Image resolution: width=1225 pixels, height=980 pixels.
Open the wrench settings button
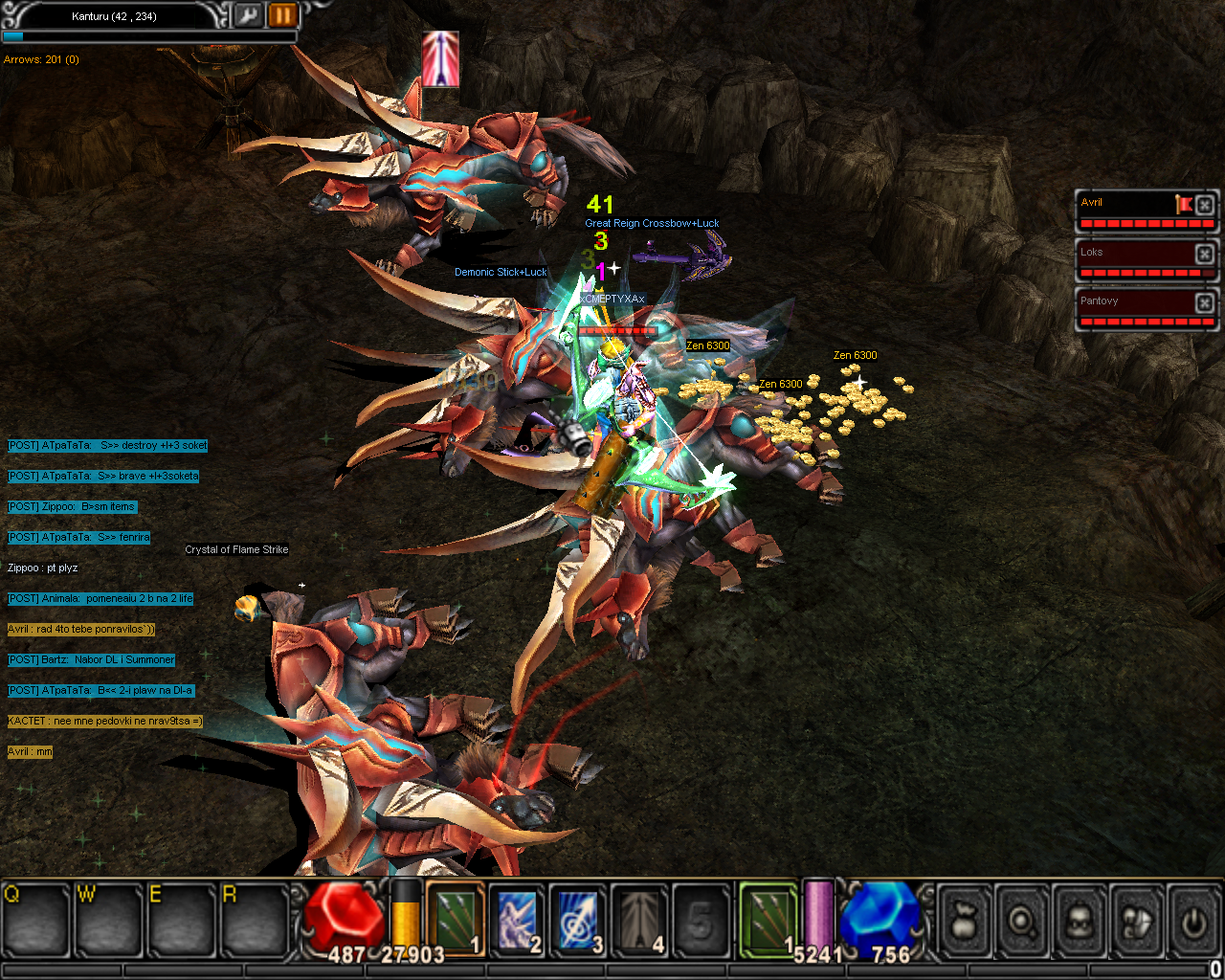(x=248, y=15)
